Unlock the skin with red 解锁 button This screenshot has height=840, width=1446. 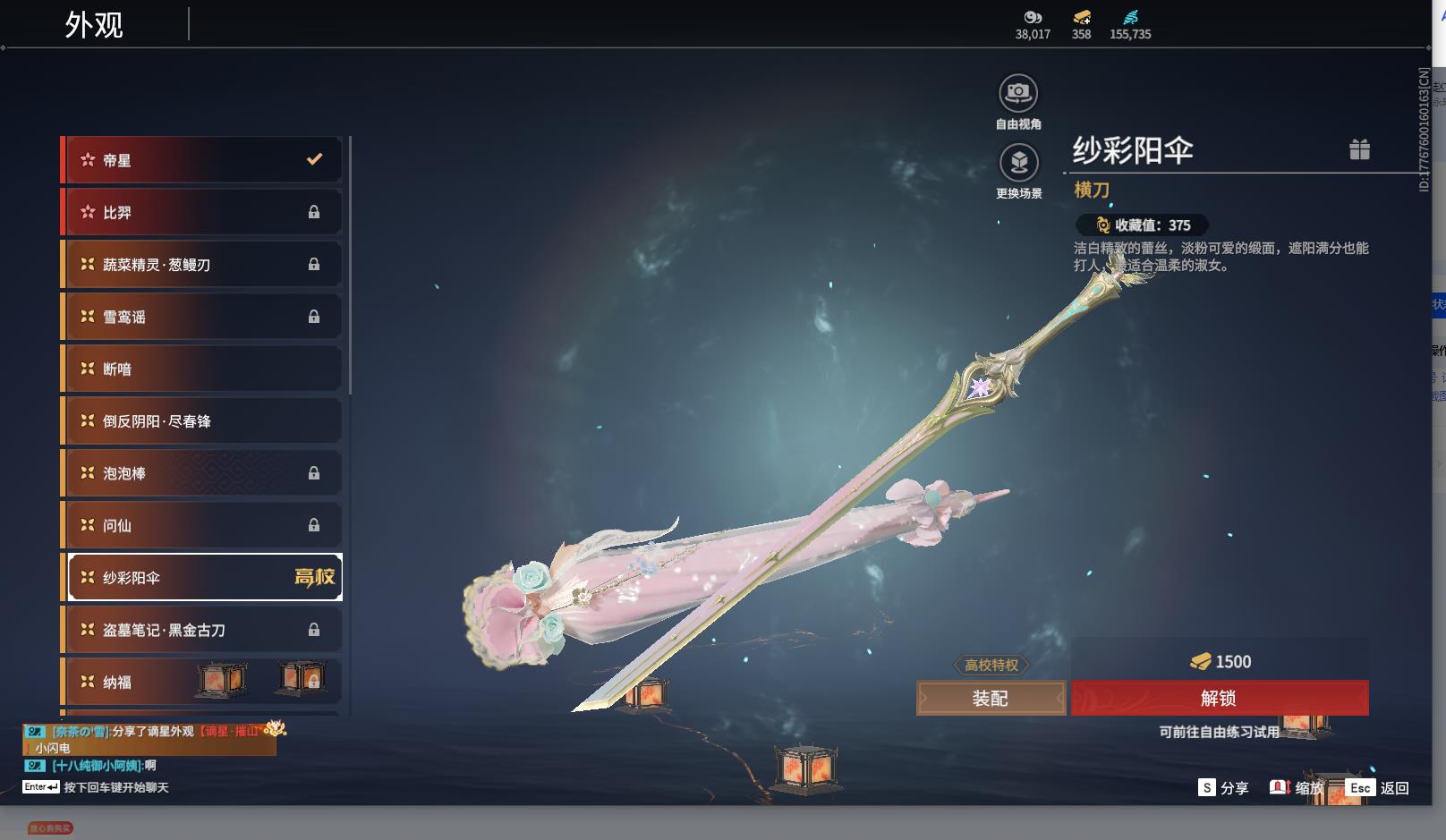pos(1219,699)
